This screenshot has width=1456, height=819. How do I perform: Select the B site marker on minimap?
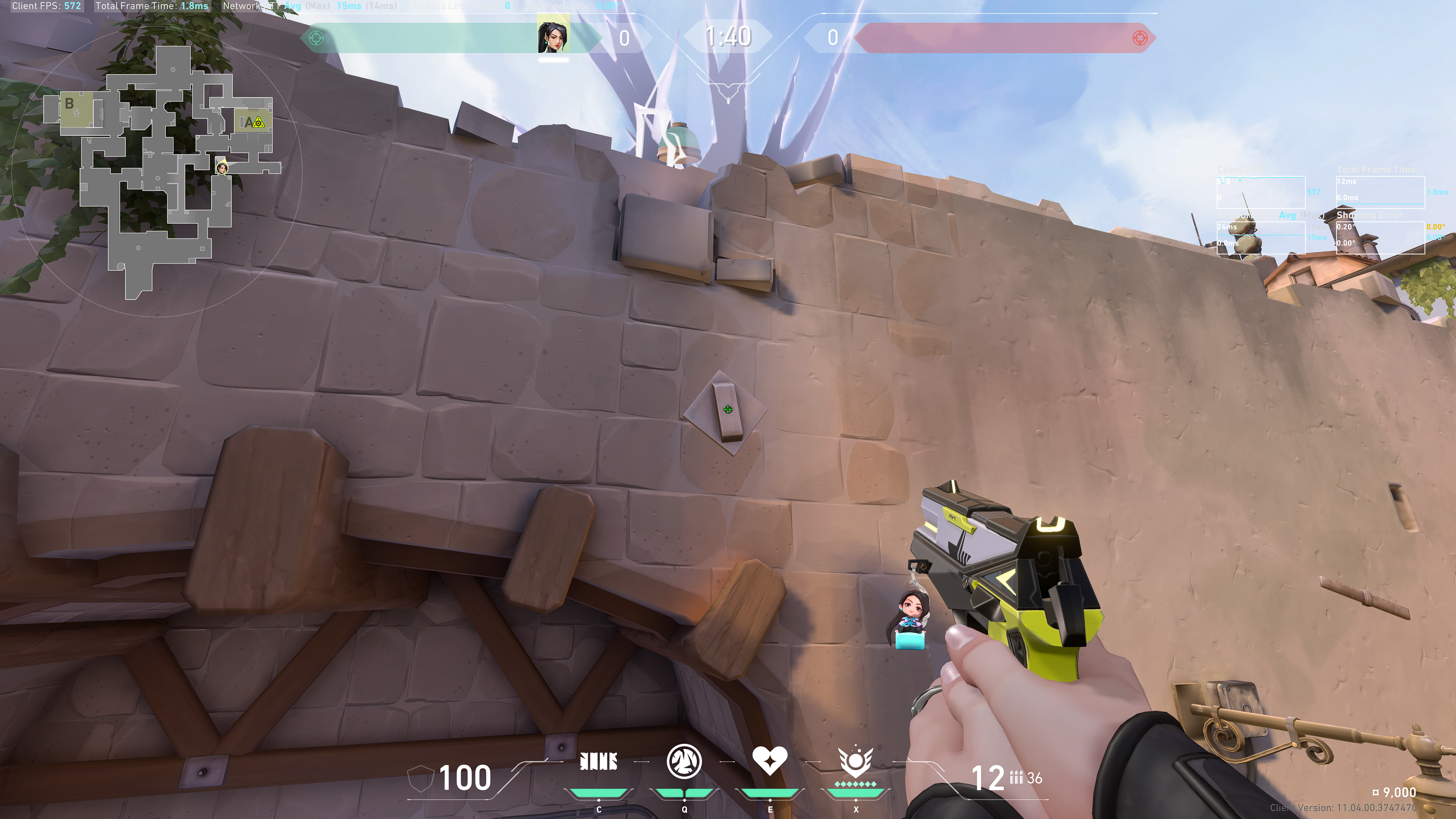click(x=69, y=104)
